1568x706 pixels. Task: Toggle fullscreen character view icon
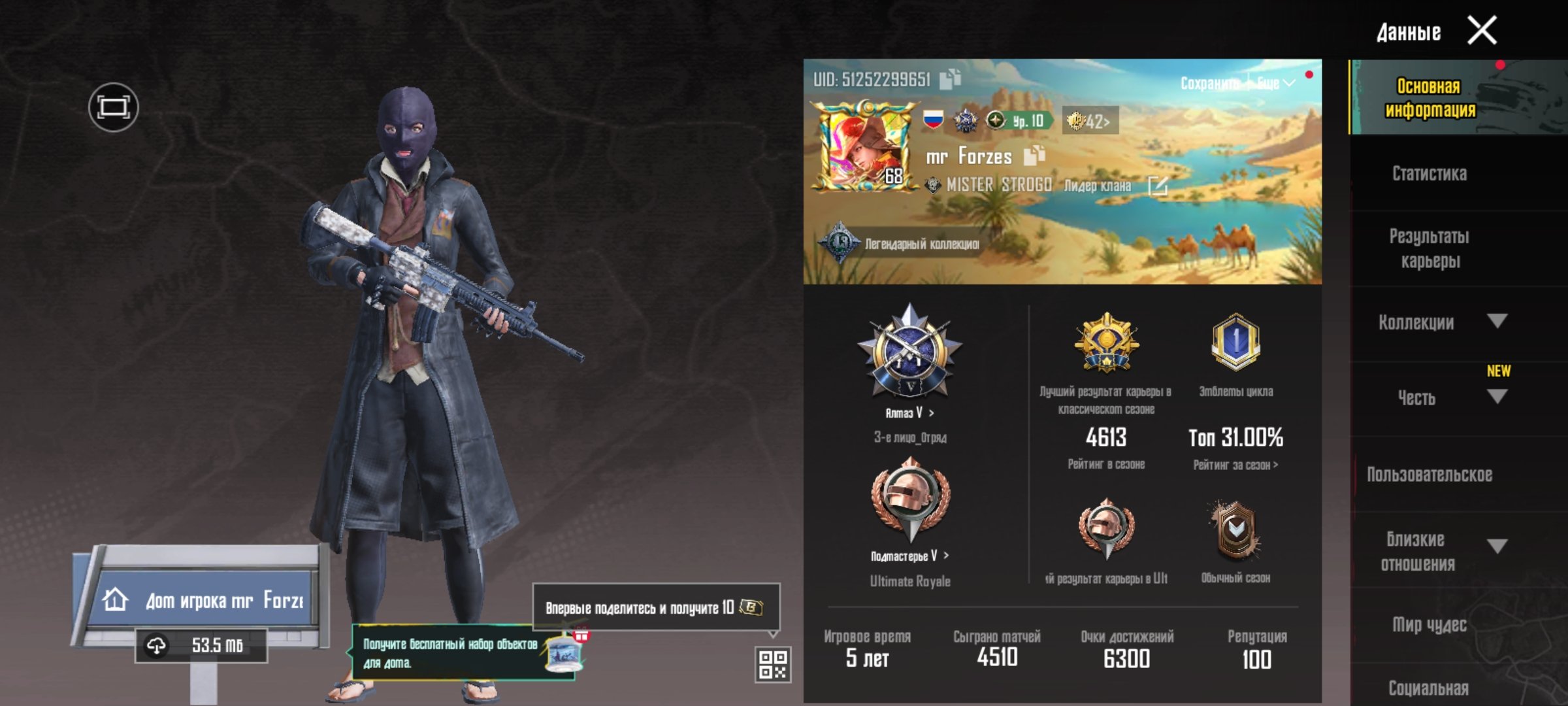click(113, 107)
